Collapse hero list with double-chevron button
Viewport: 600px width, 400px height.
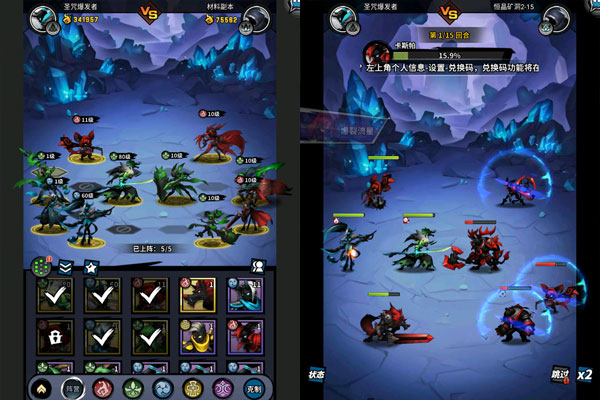[65, 267]
